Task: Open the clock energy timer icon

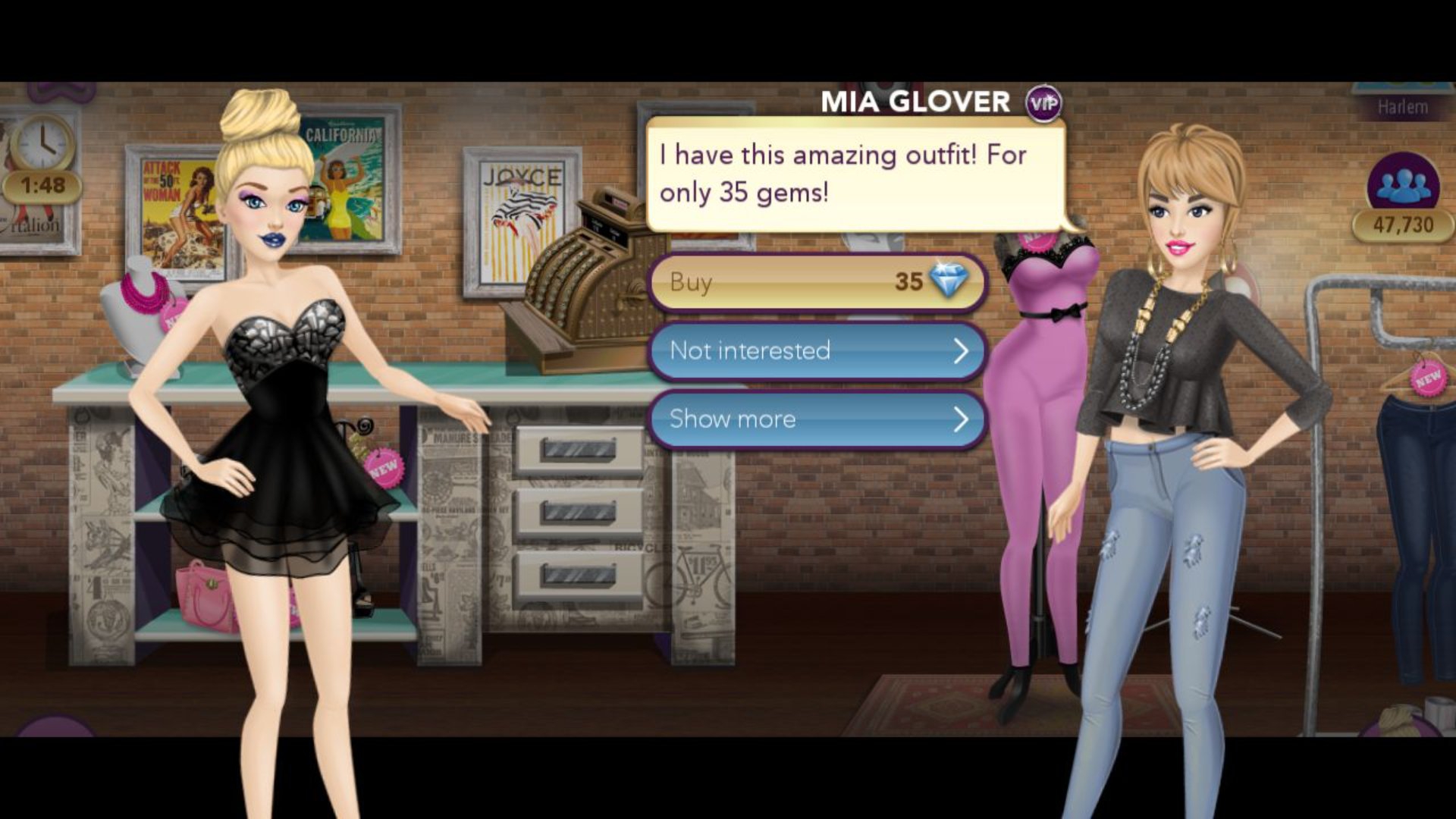Action: [42, 144]
